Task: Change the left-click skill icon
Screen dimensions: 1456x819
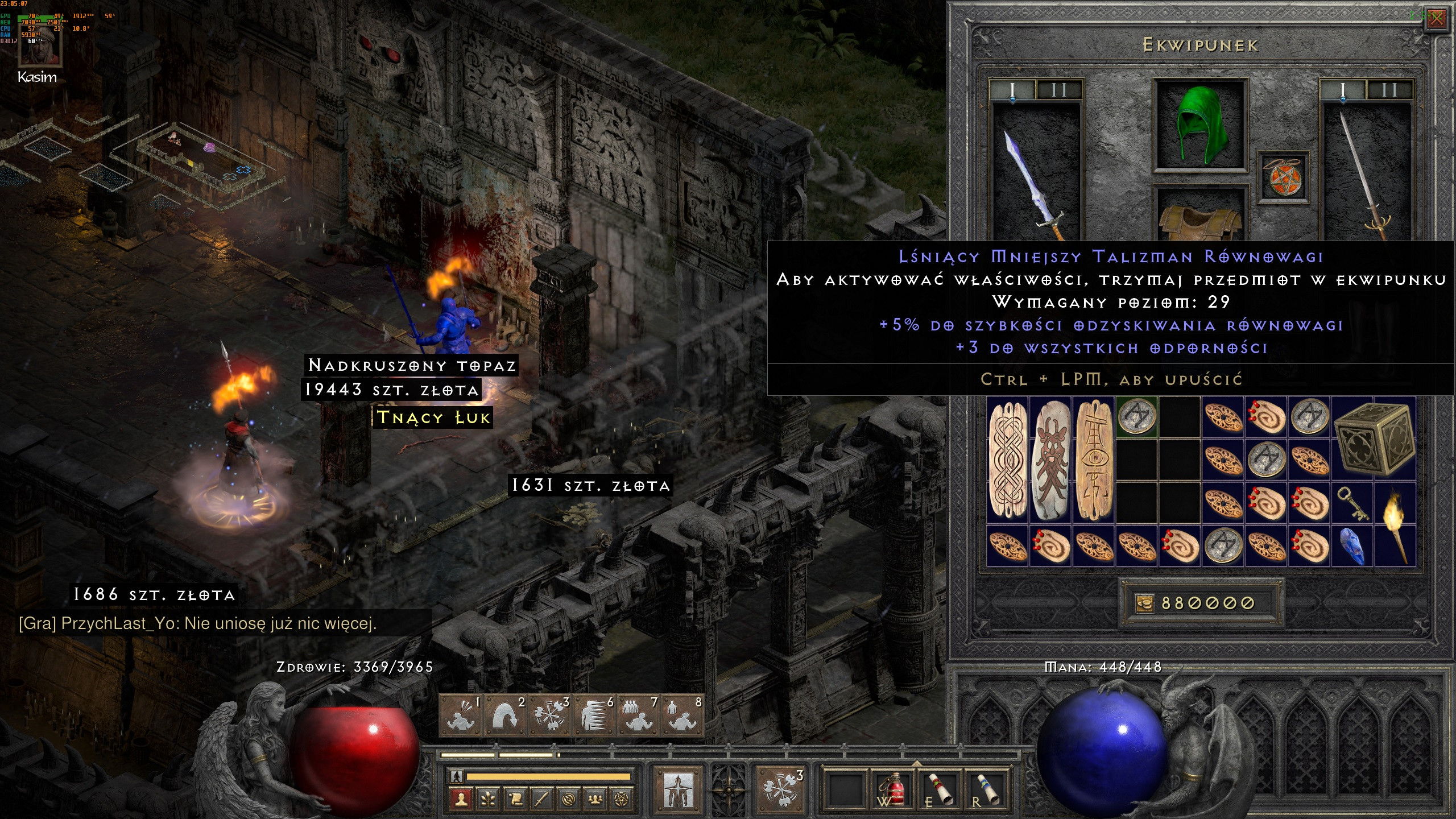Action: [677, 788]
